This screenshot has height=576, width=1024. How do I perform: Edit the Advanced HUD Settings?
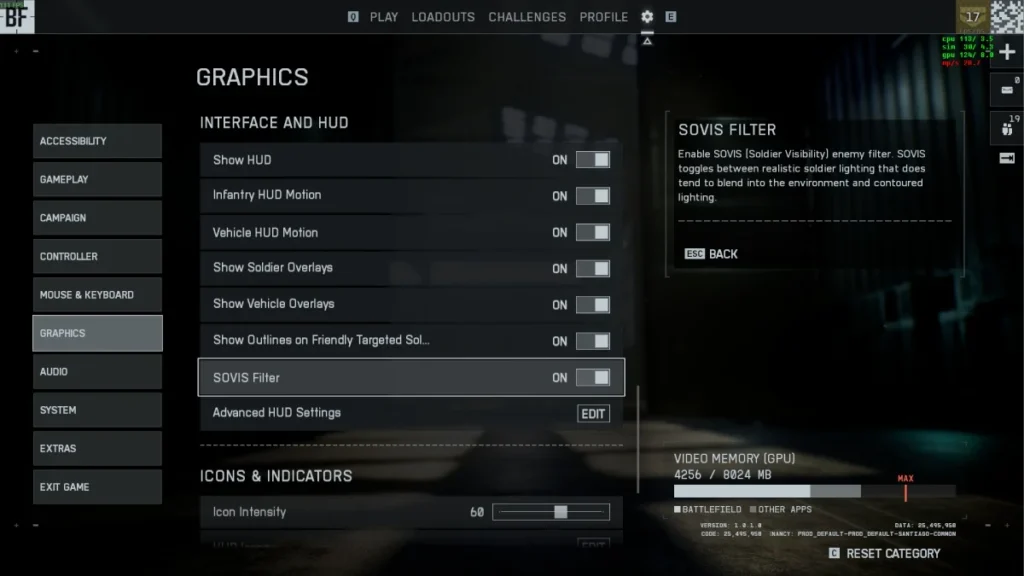coord(593,414)
